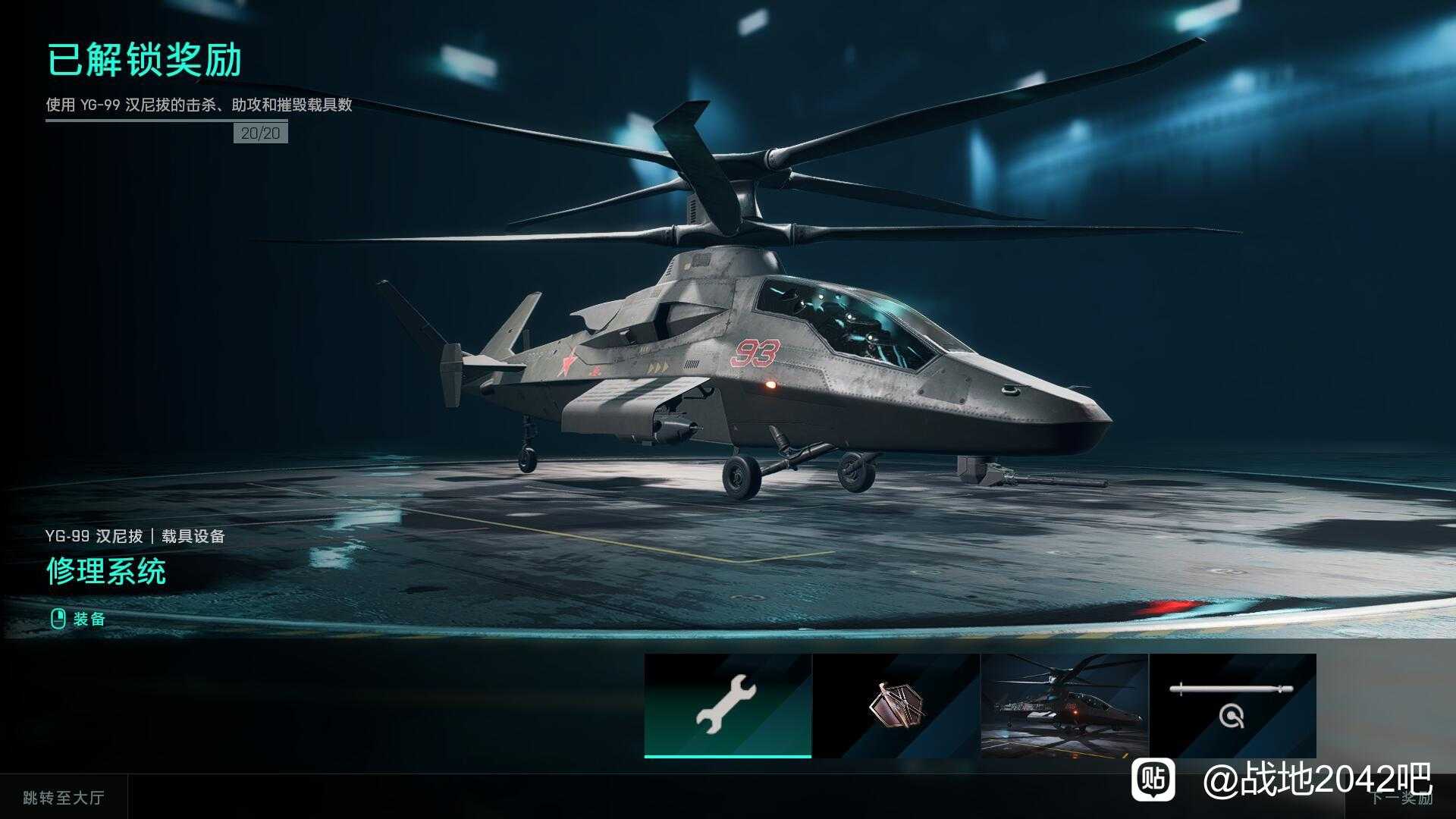Viewport: 1456px width, 819px height.
Task: Open the helicopter skin reward thumbnail
Action: [x=1064, y=705]
